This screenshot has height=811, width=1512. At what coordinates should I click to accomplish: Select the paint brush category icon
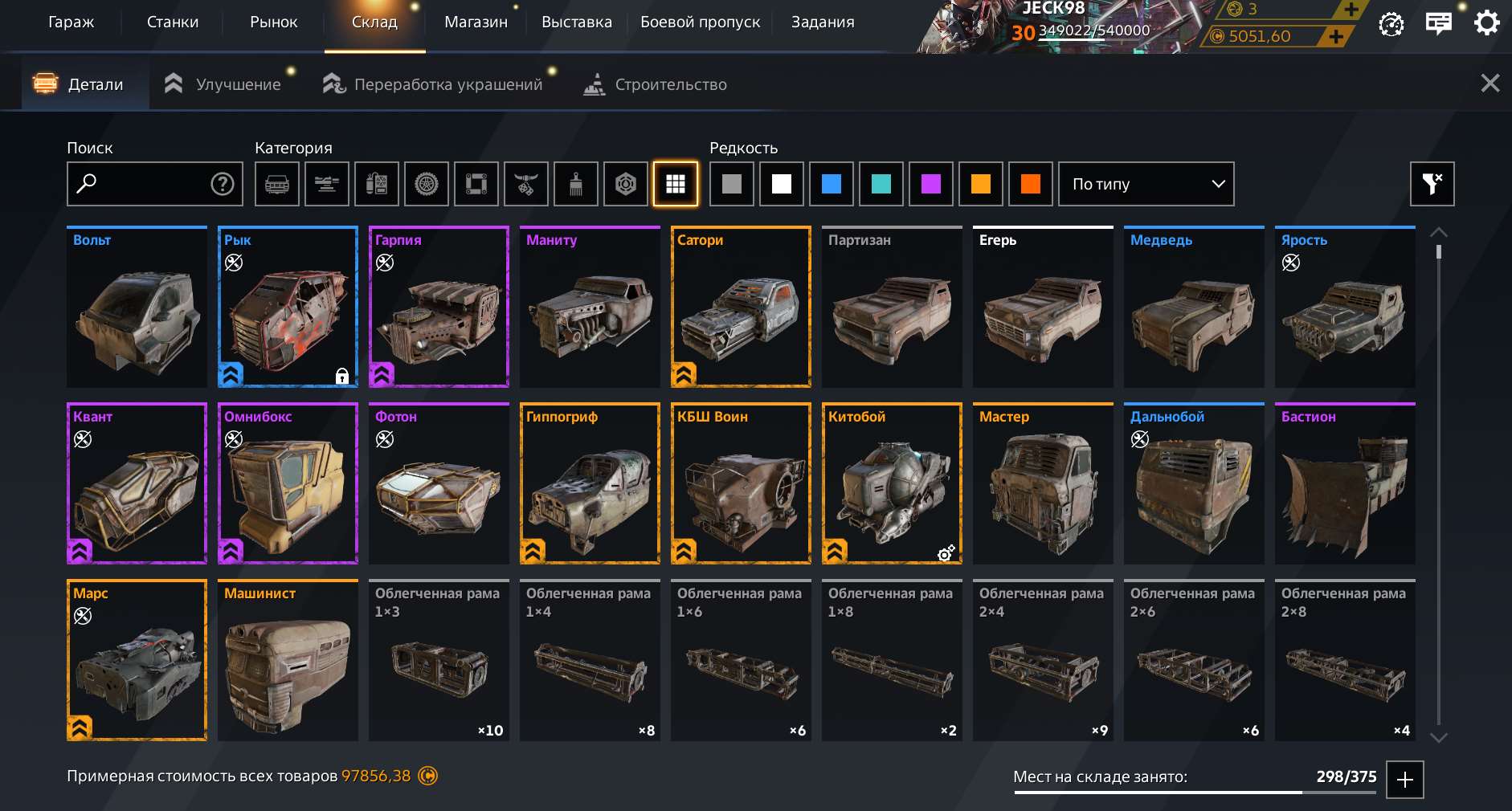[x=576, y=184]
